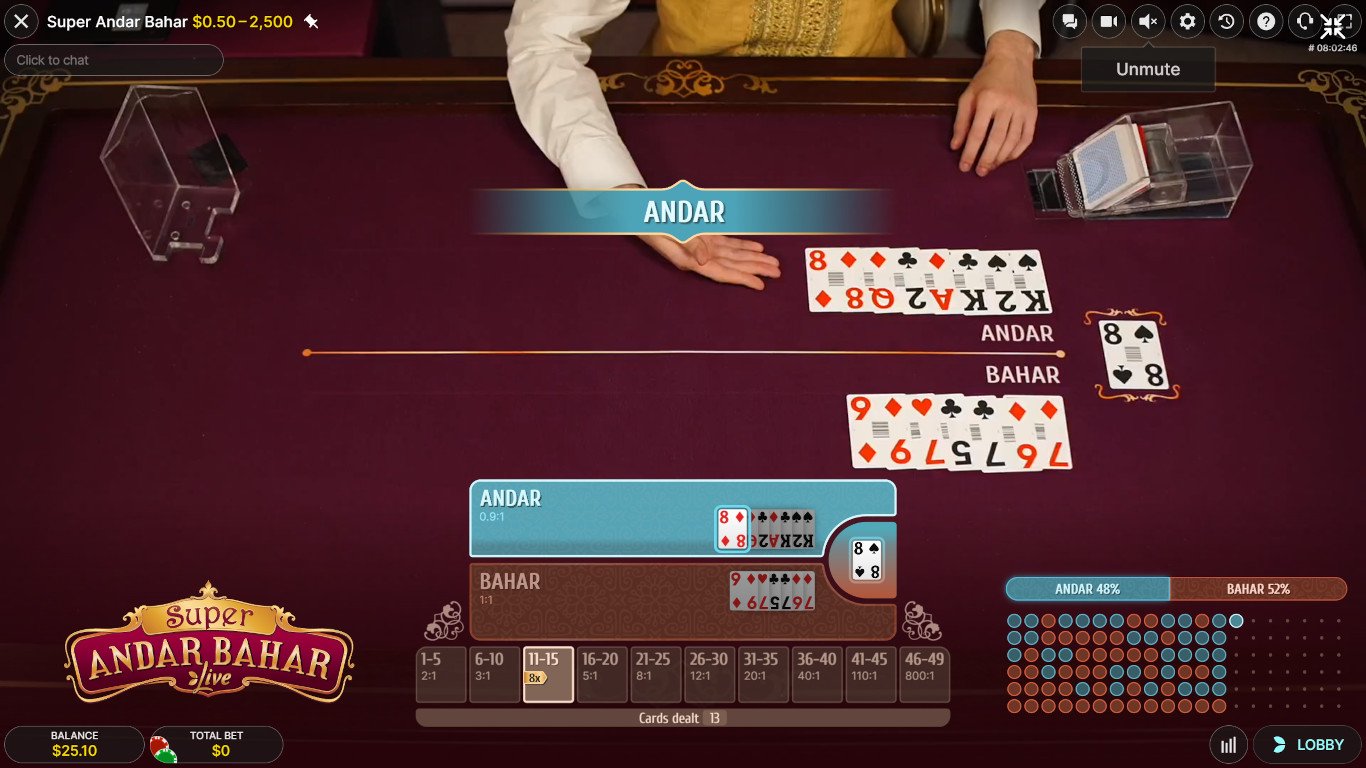Click the Click to chat field
Screen dimensions: 1366x768
pyautogui.click(x=113, y=60)
